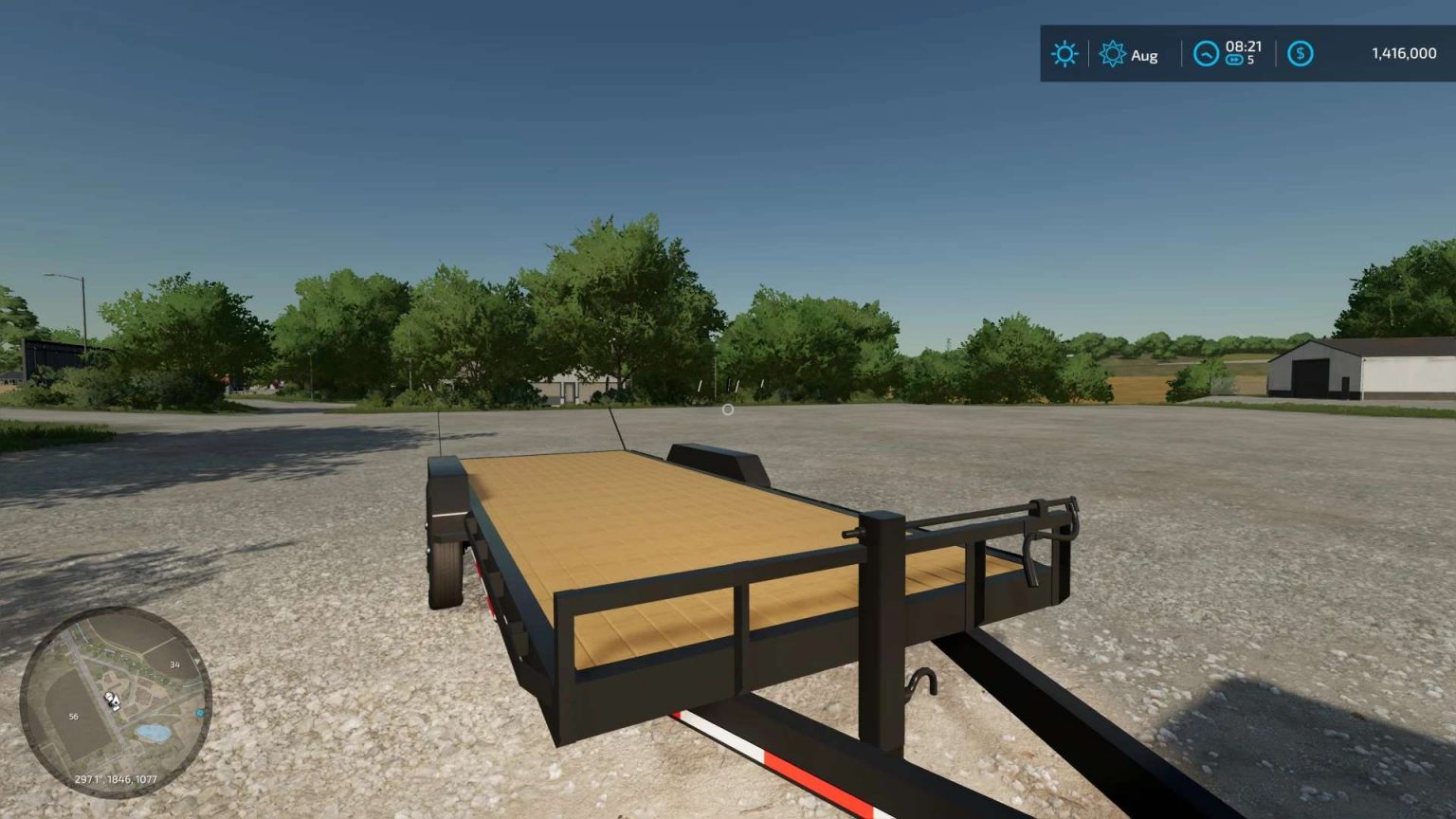Viewport: 1456px width, 819px height.
Task: Toggle time speed with the clock control
Action: coord(1205,54)
